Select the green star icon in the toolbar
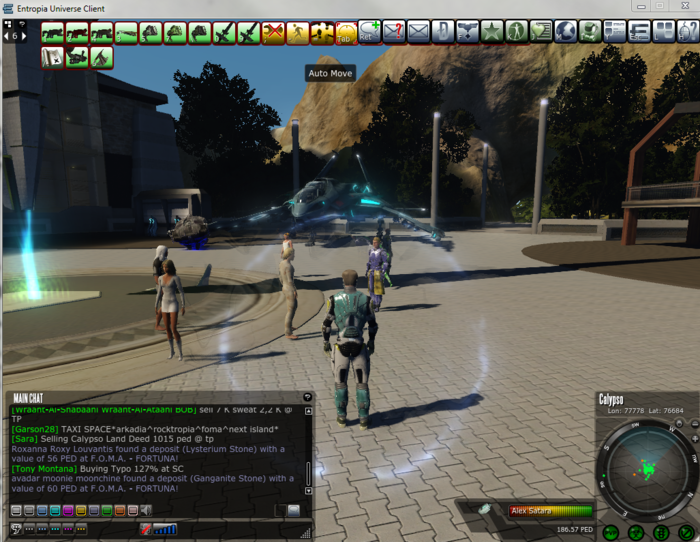This screenshot has height=542, width=700. (x=491, y=32)
